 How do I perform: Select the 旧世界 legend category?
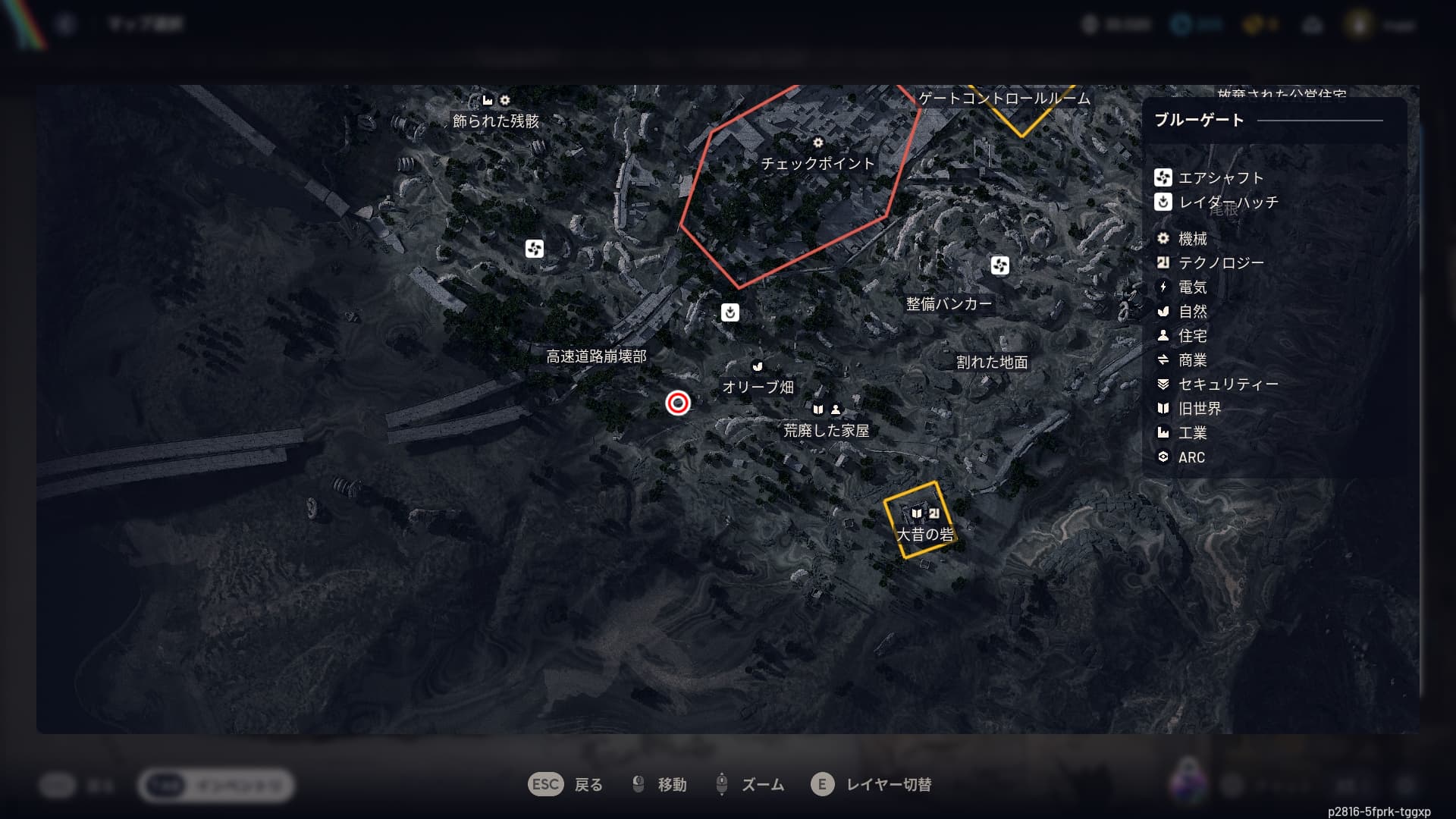[1199, 409]
